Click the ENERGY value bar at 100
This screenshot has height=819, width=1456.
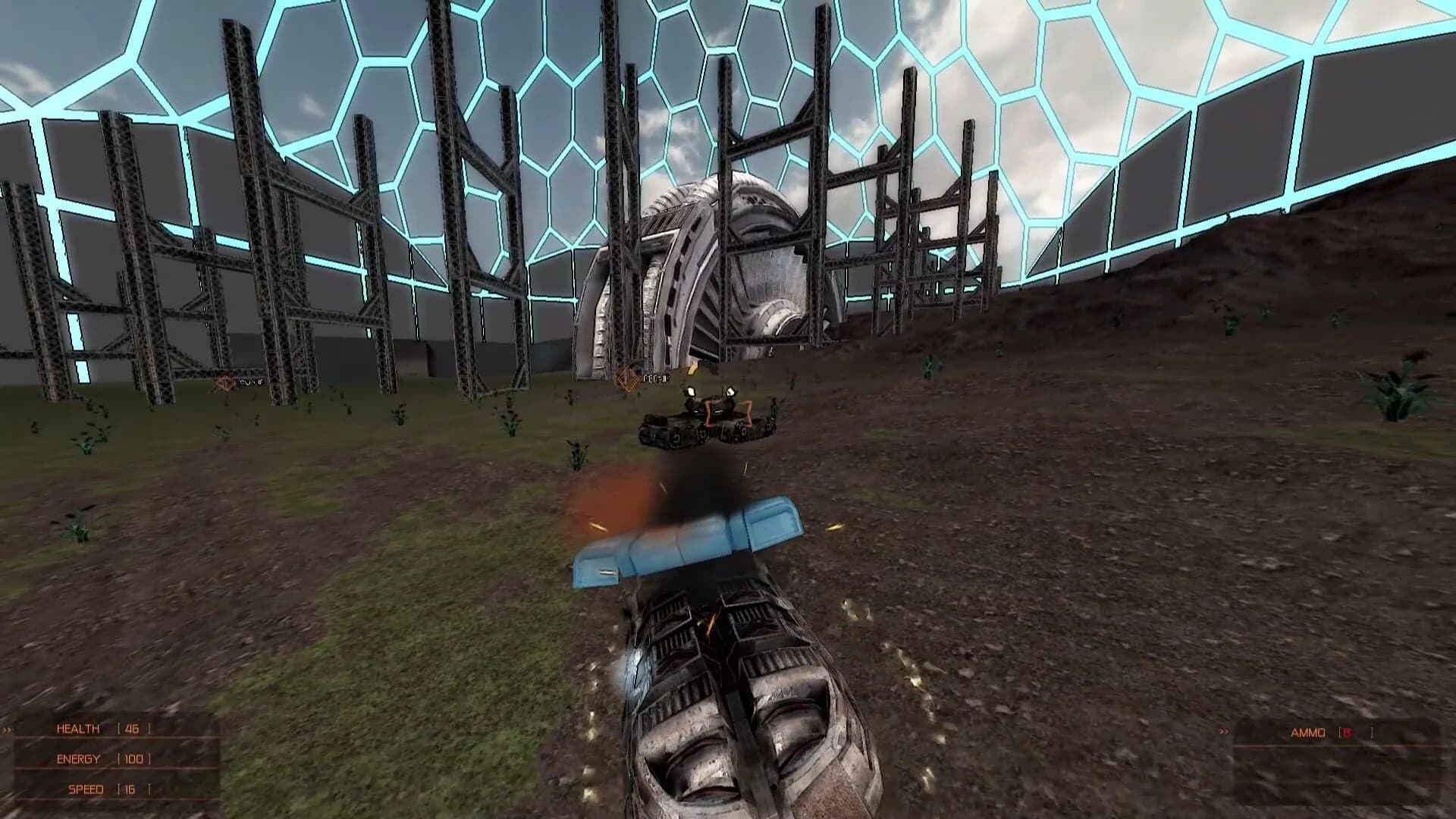click(x=133, y=758)
